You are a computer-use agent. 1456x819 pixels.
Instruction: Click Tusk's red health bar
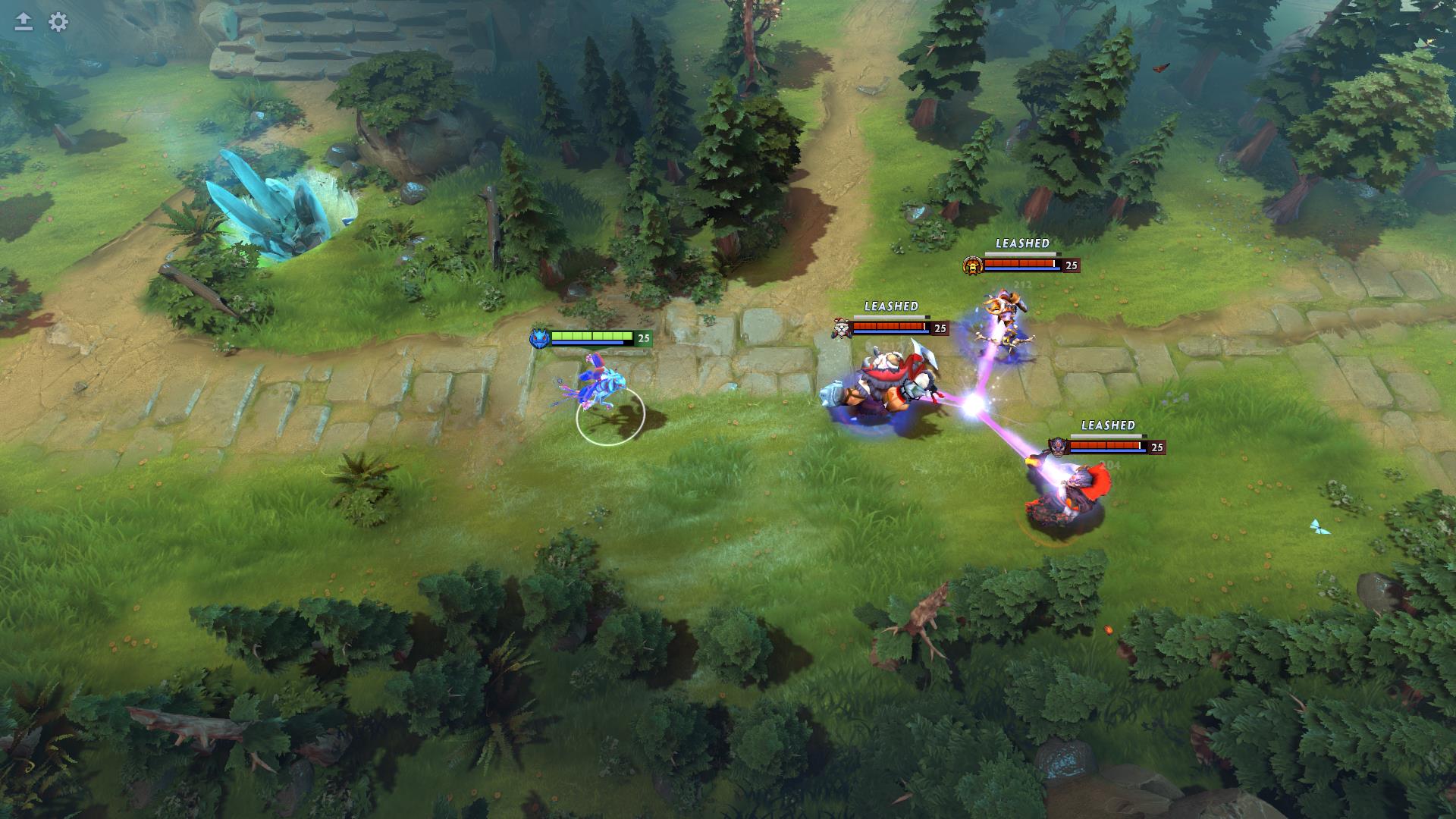(887, 326)
